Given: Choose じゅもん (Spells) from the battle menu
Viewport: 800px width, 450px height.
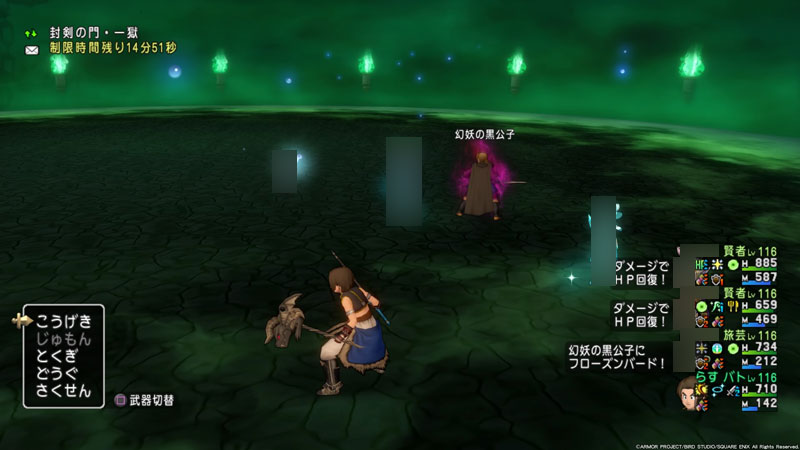Looking at the screenshot, I should (x=64, y=339).
